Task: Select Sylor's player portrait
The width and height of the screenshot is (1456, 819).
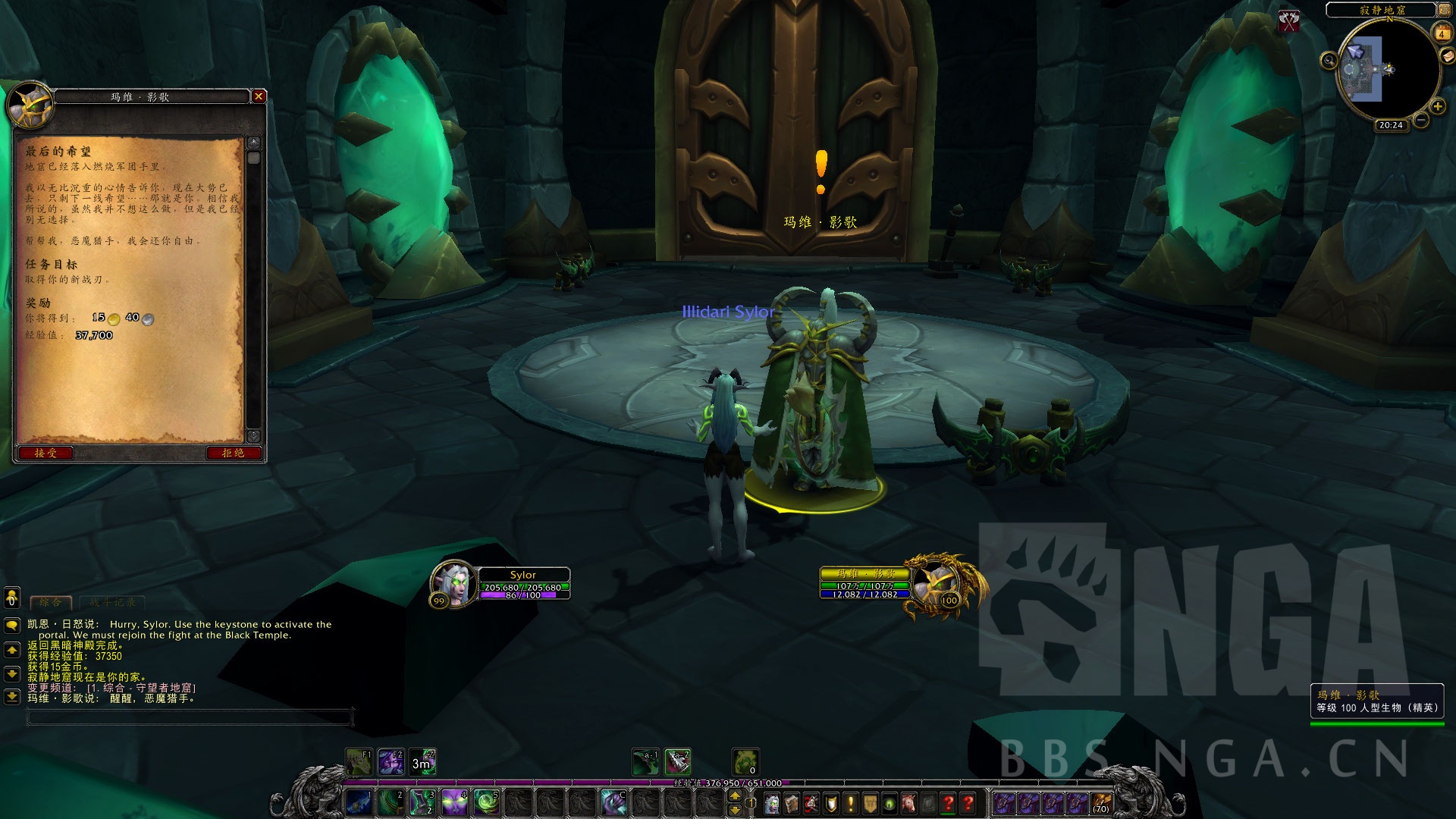Action: 453,582
